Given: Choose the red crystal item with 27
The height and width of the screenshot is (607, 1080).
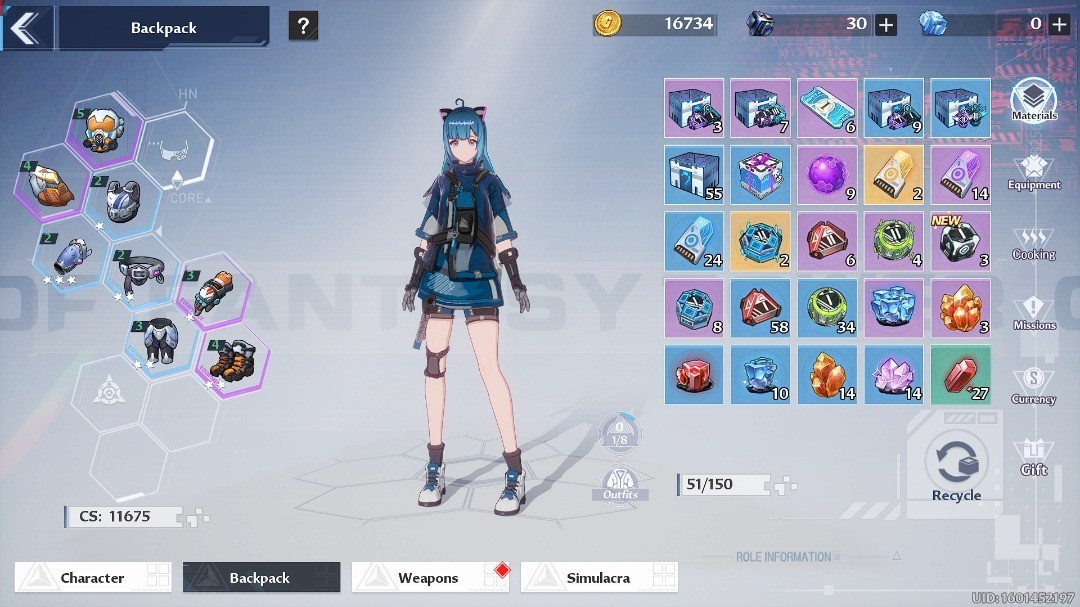Looking at the screenshot, I should click(960, 375).
